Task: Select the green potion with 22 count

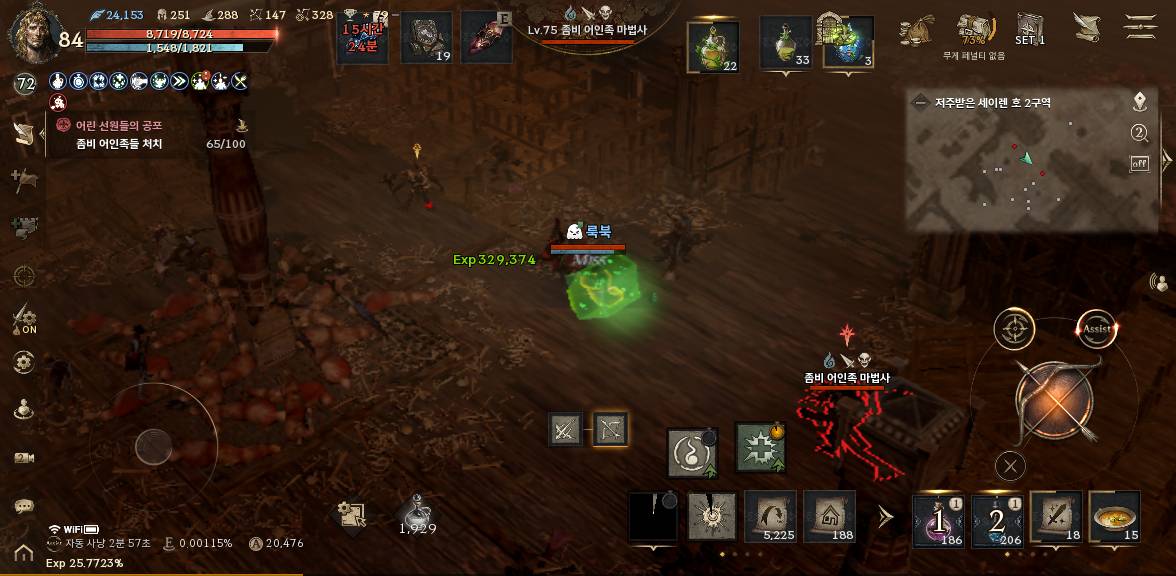Action: pyautogui.click(x=713, y=46)
